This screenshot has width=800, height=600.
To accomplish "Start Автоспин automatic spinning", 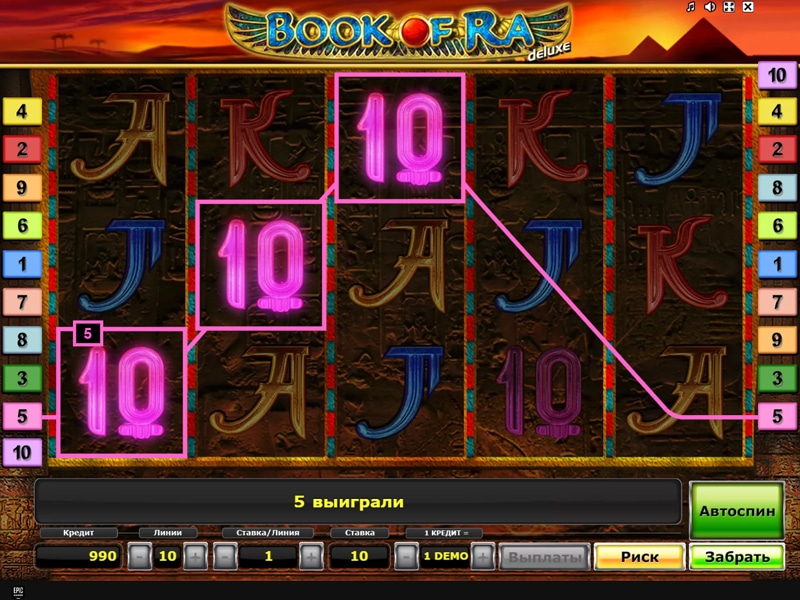I will [x=737, y=510].
